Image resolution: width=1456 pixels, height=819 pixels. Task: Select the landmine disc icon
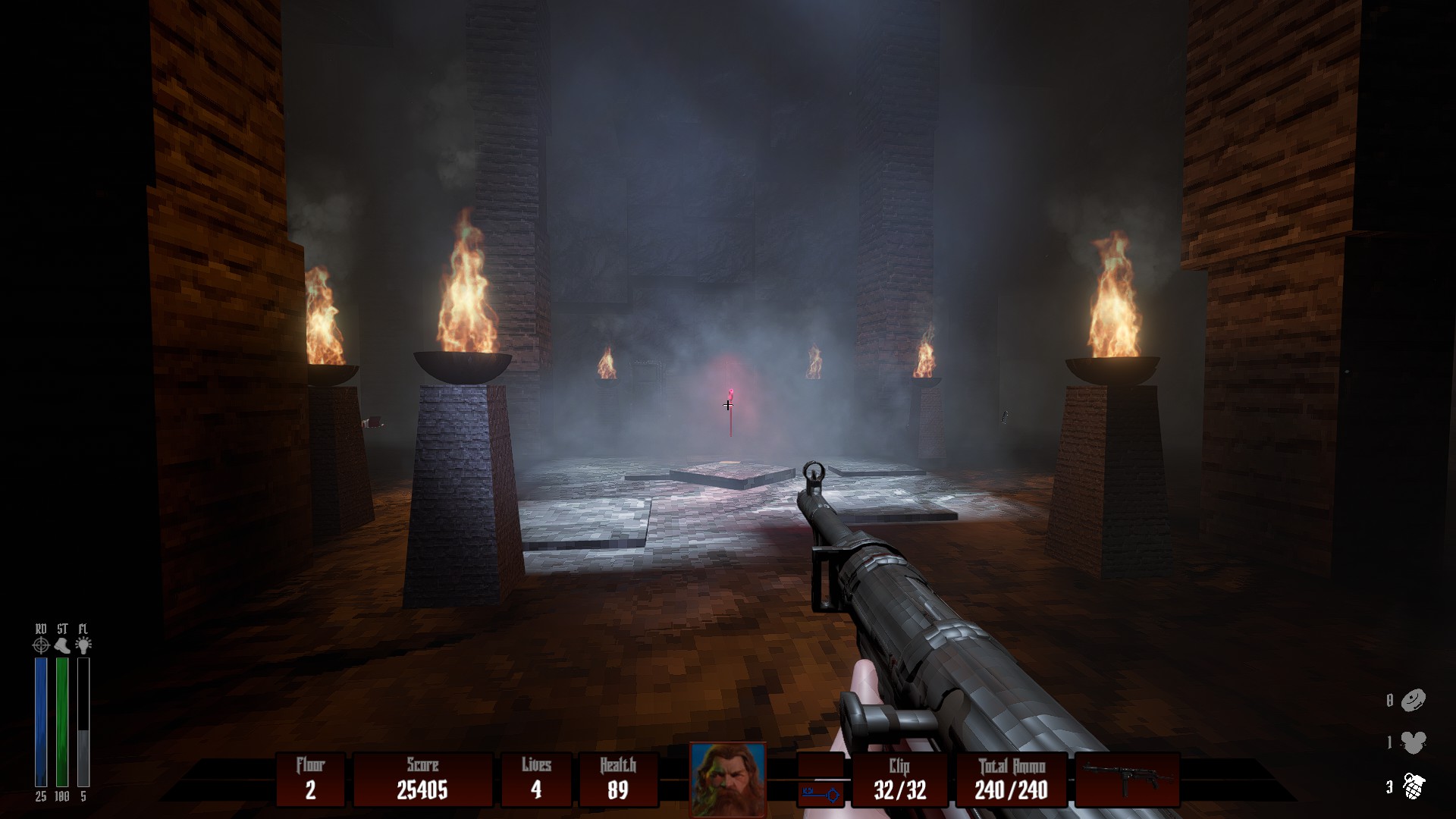(x=1414, y=700)
